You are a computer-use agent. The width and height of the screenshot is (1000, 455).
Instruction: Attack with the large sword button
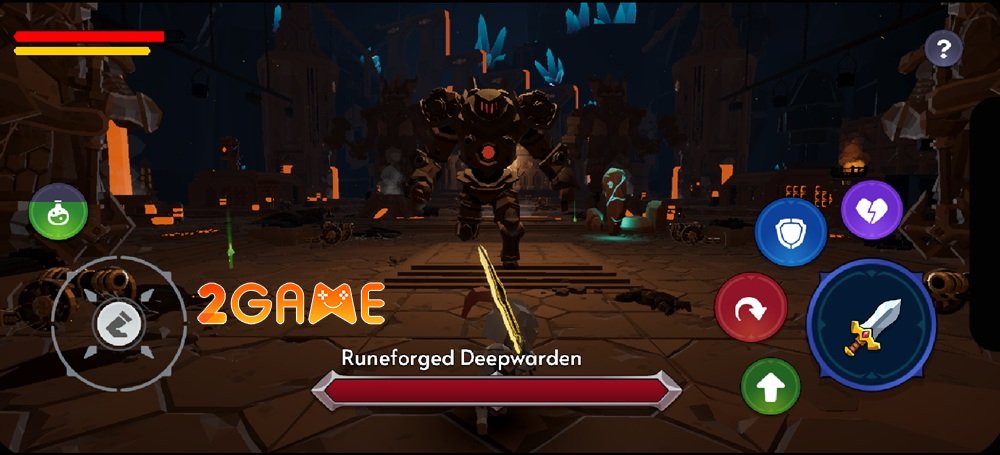871,325
